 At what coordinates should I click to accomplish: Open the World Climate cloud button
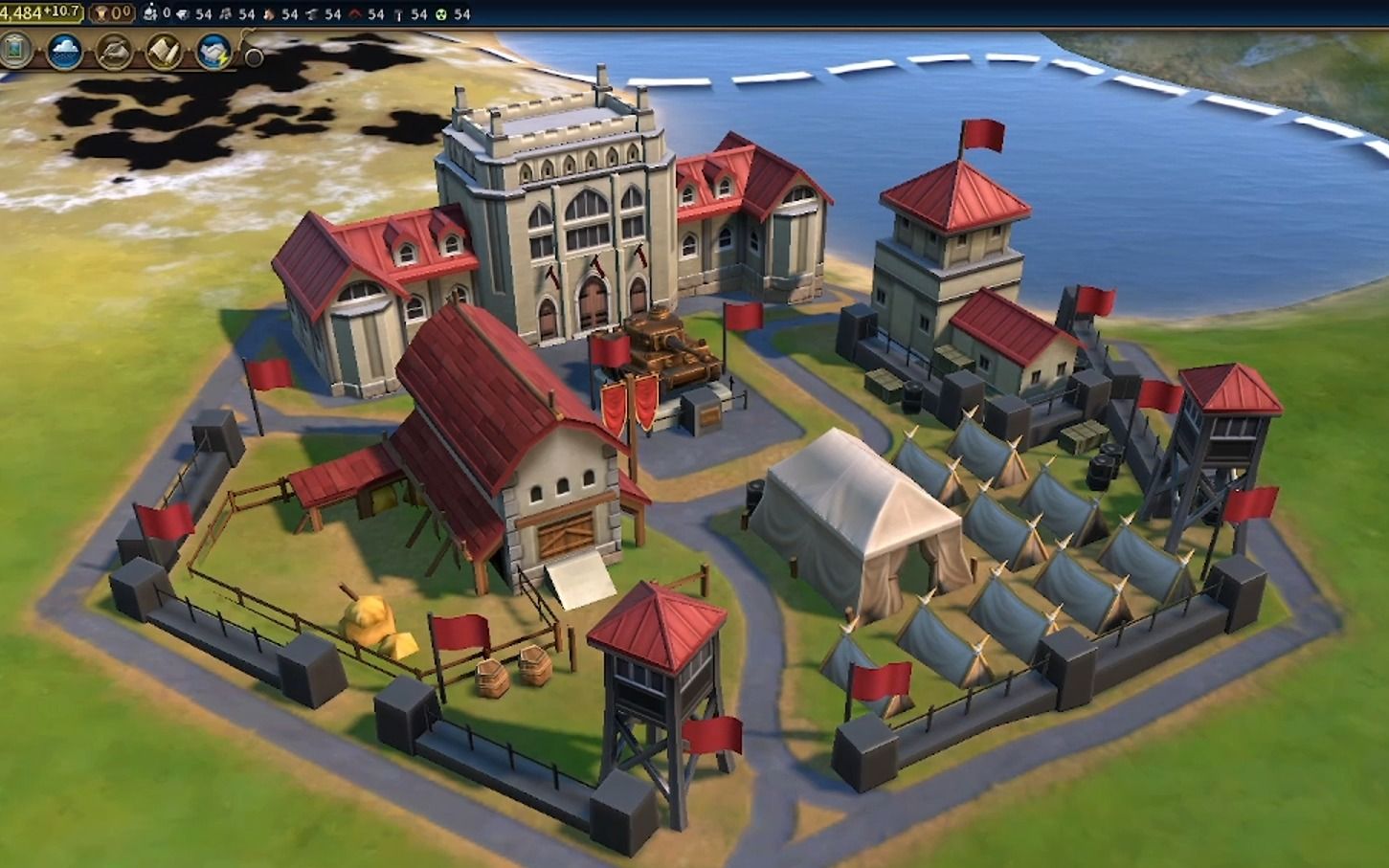point(65,52)
